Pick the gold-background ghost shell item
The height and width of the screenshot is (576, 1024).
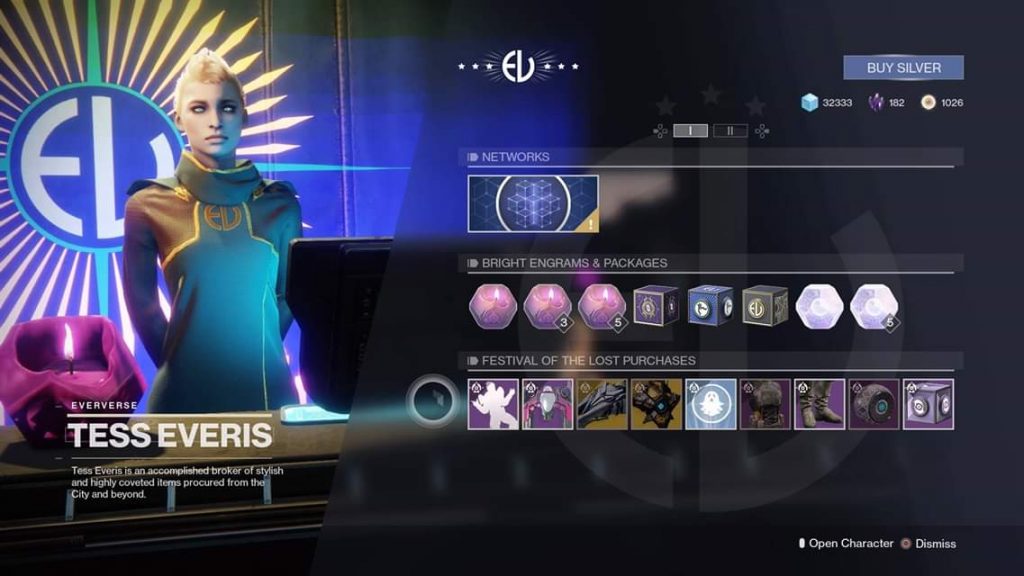click(x=656, y=404)
